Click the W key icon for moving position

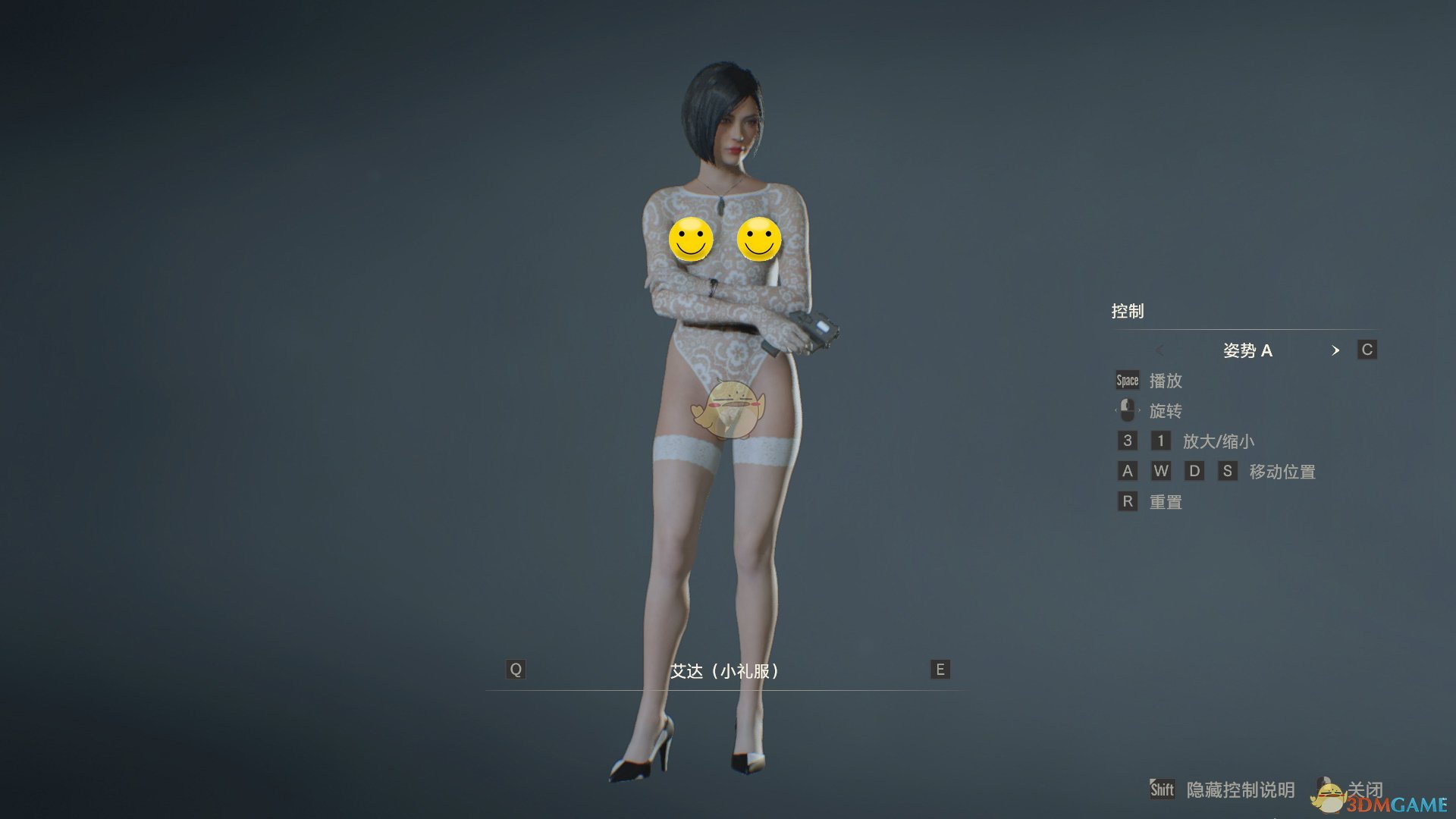click(1160, 471)
